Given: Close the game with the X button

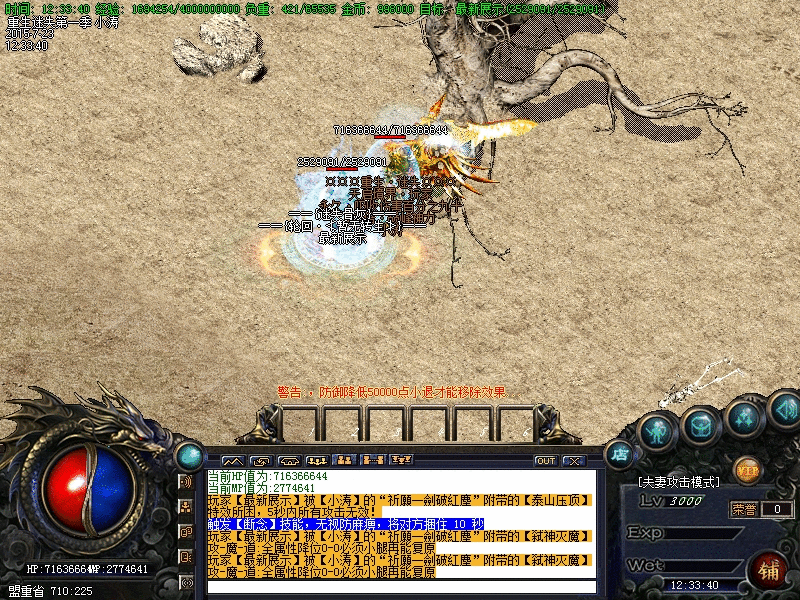Looking at the screenshot, I should 573,461.
